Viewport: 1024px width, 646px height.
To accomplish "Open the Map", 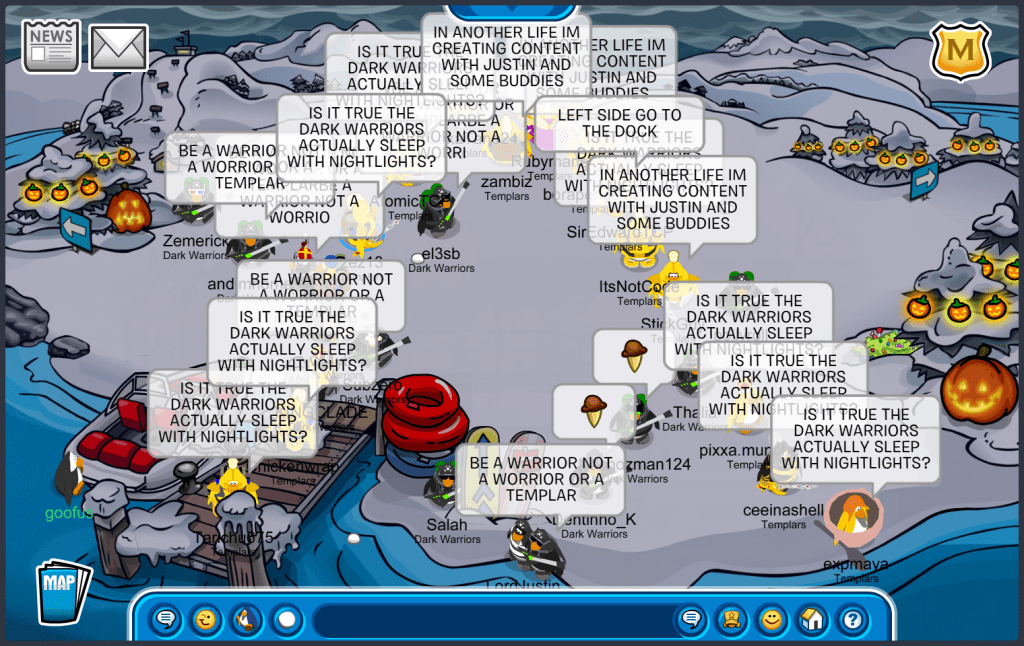I will click(63, 594).
